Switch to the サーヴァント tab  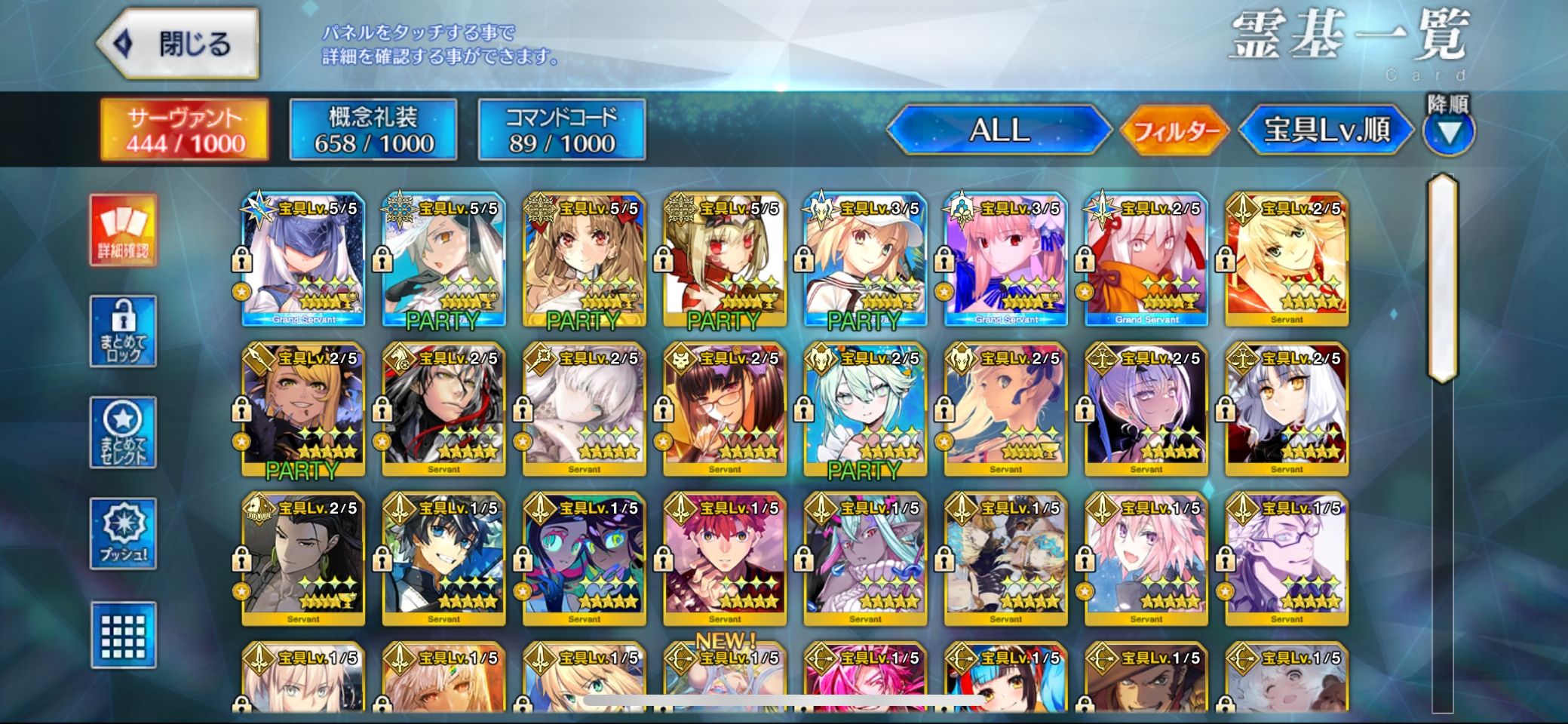[185, 130]
